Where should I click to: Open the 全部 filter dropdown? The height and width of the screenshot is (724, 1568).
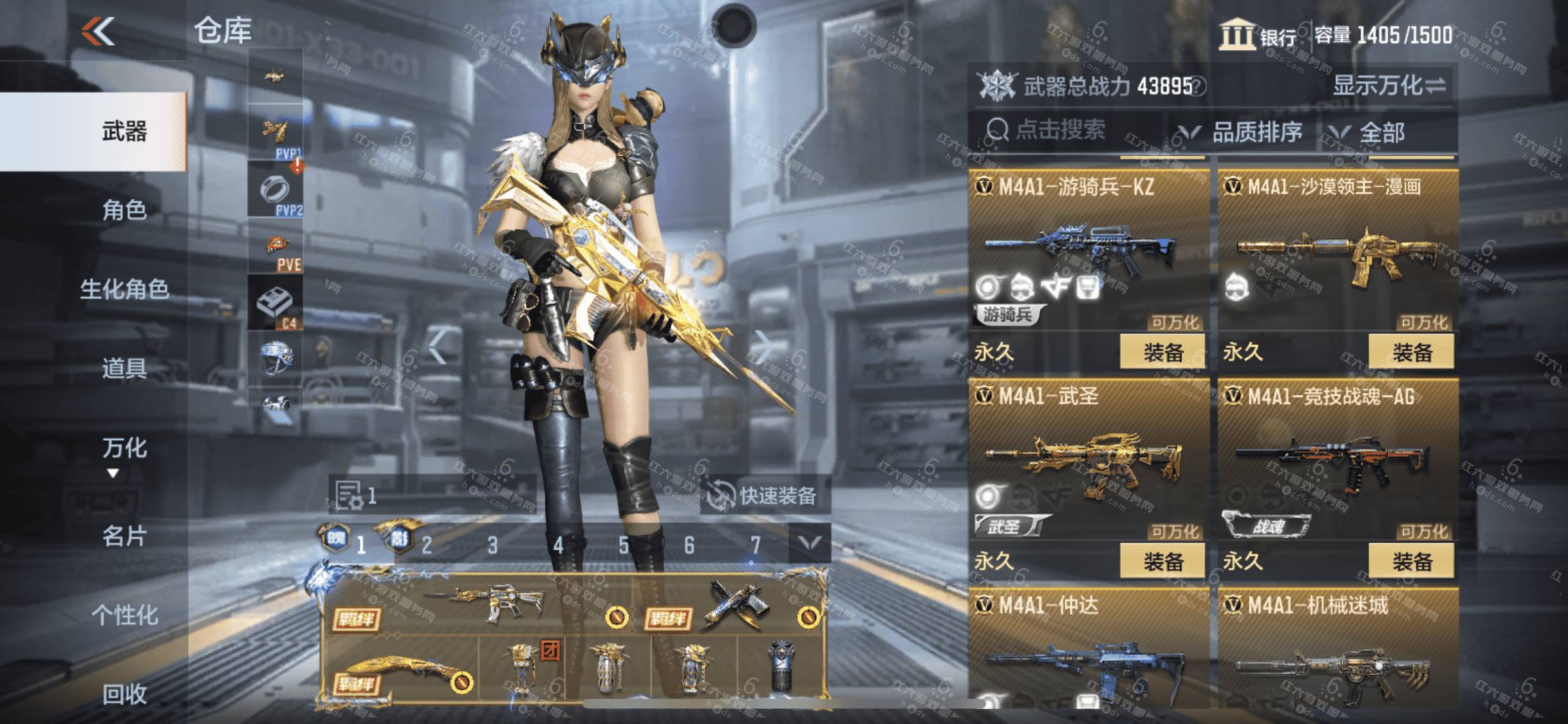[1381, 133]
